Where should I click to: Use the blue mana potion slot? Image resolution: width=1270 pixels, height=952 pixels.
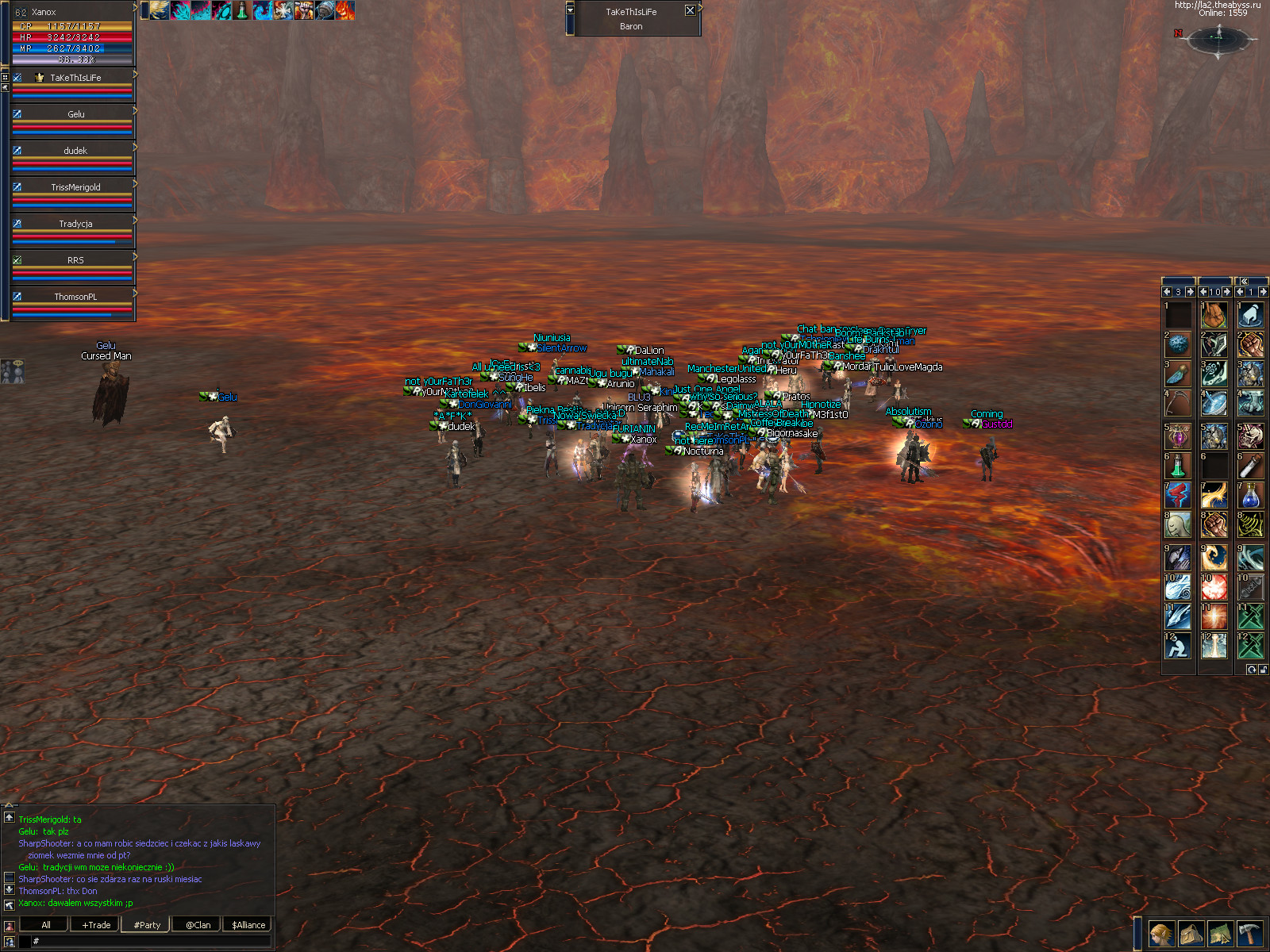tap(1250, 496)
